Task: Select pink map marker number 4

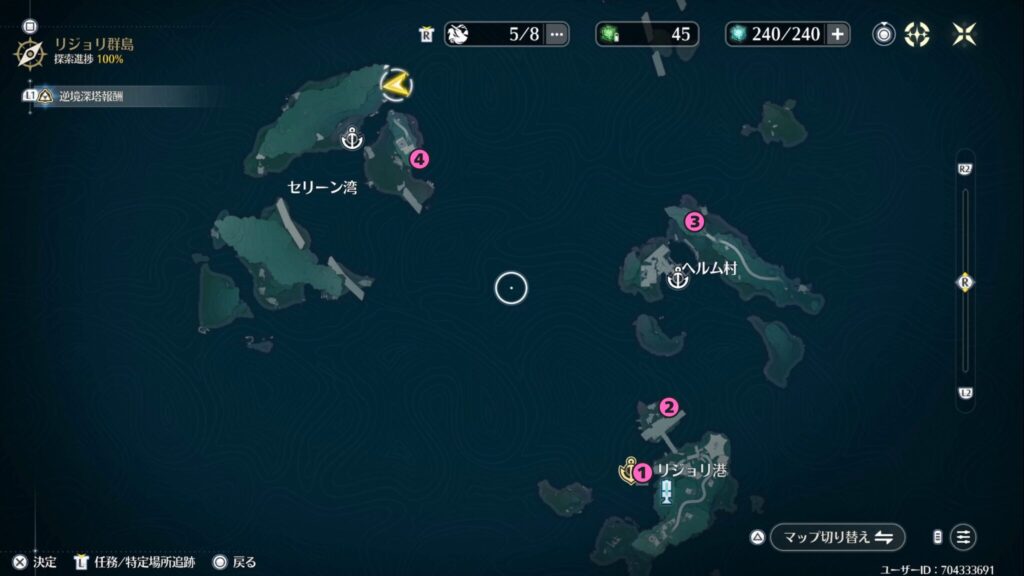Action: click(419, 158)
